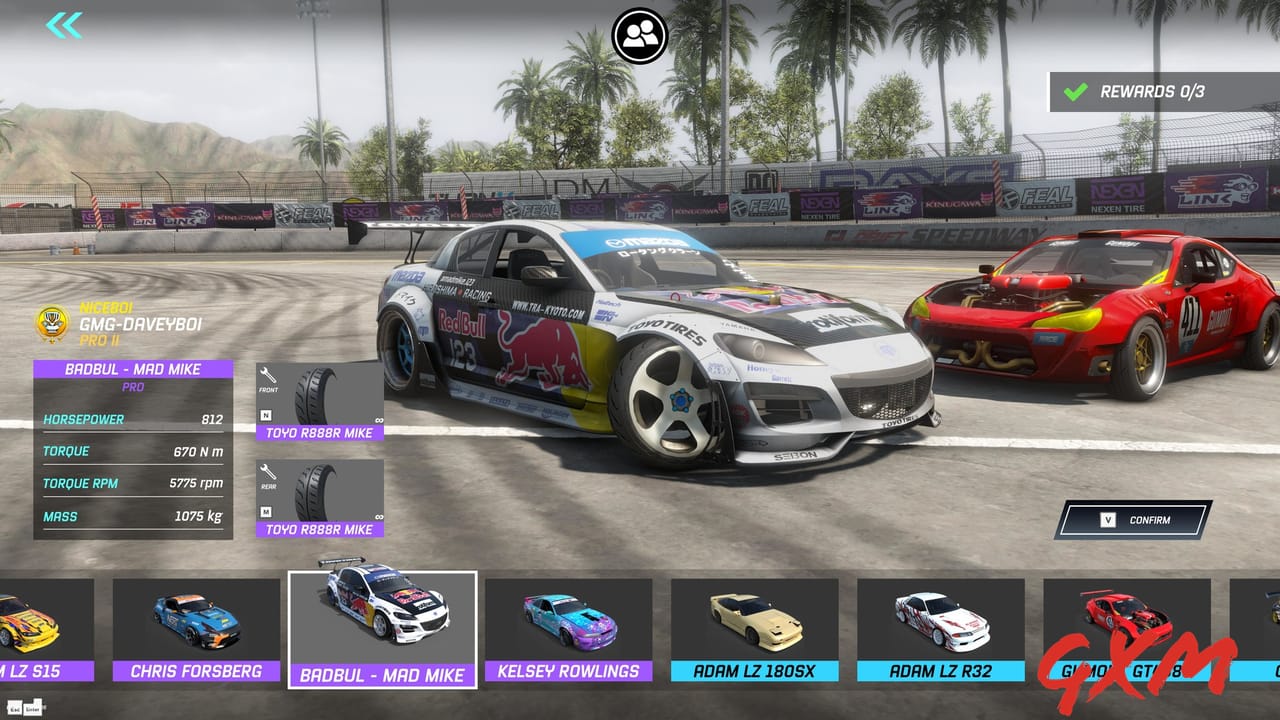Open the multiplayer people icon at top center
The height and width of the screenshot is (720, 1280).
point(641,33)
